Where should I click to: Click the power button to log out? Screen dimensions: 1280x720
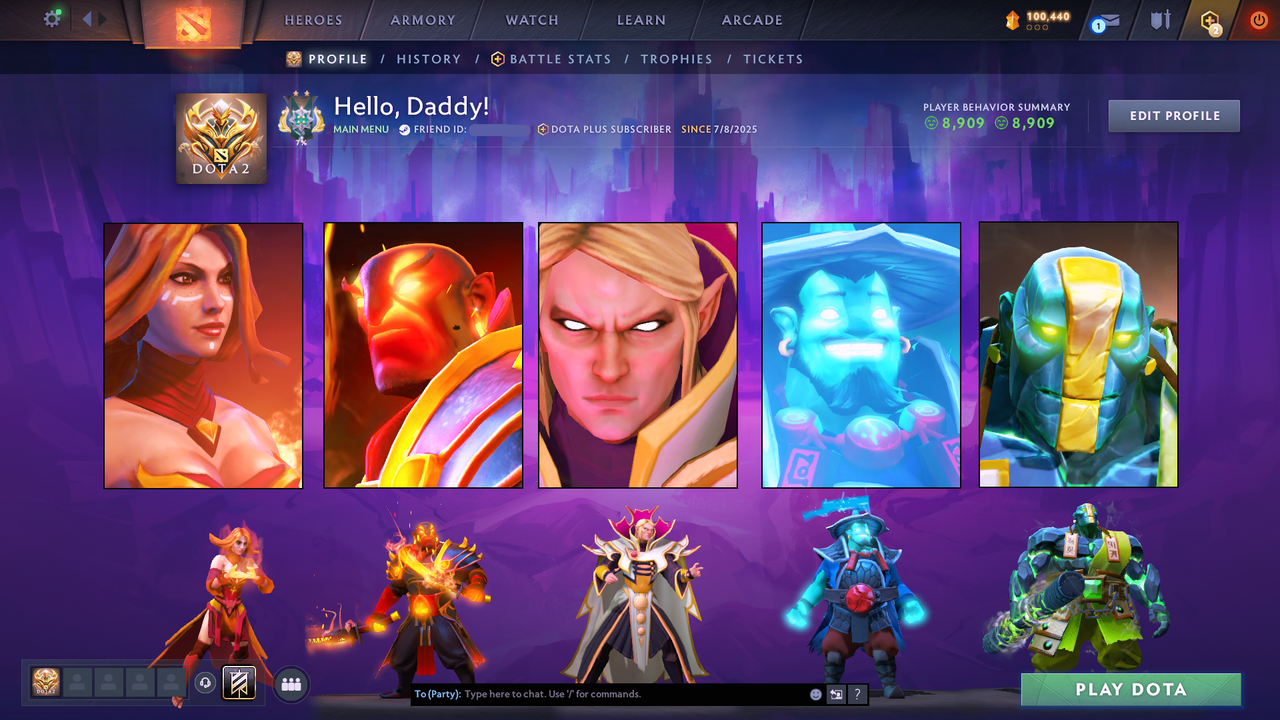click(x=1257, y=19)
